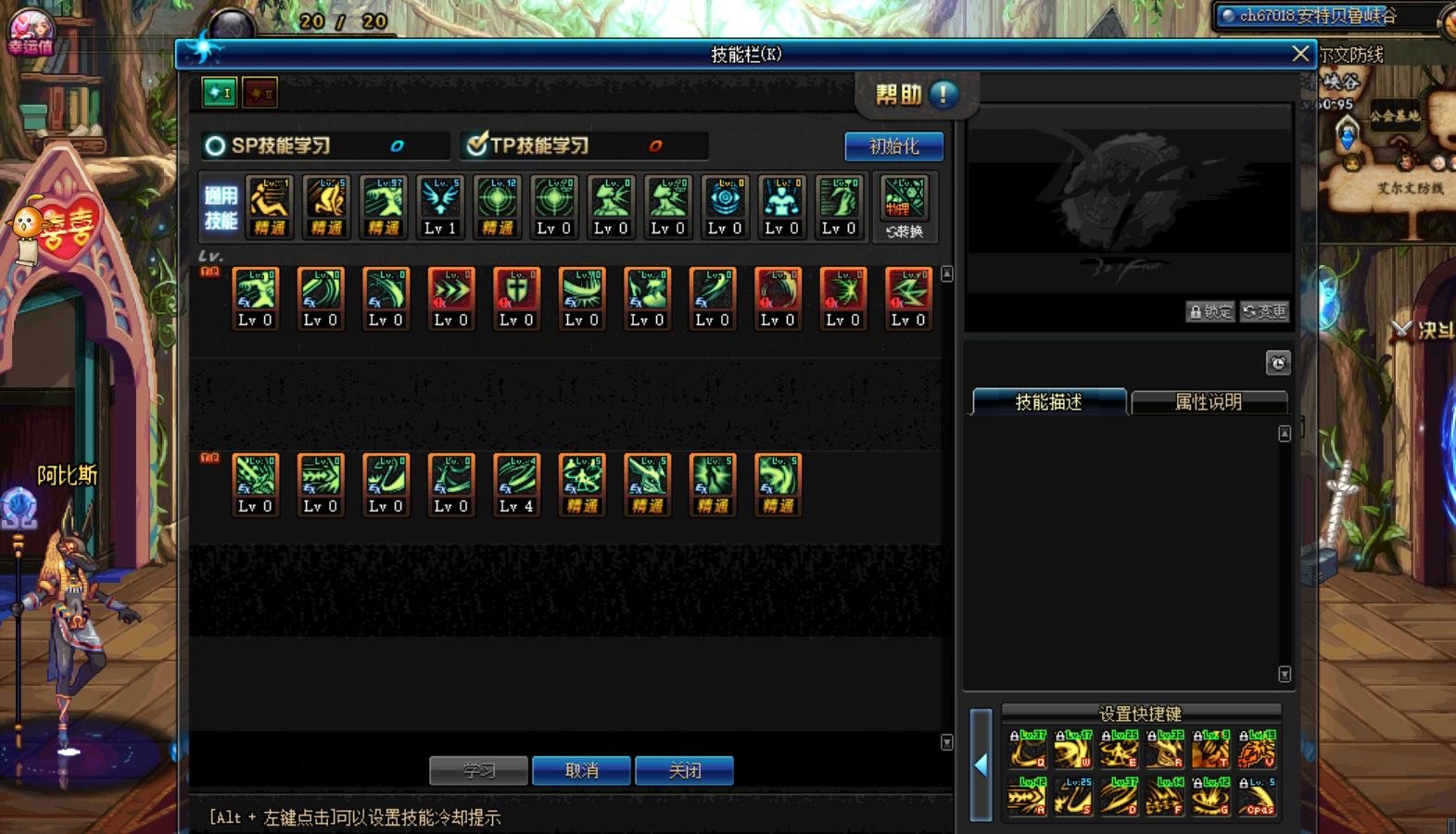
Task: Click the 初始化 reset button
Action: (x=893, y=146)
